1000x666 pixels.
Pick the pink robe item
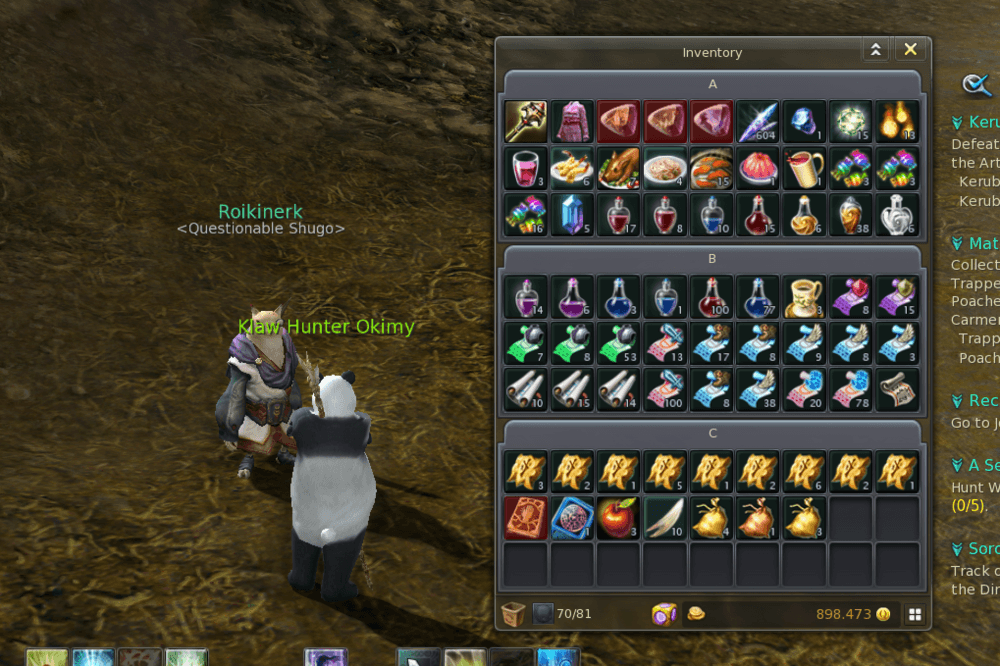tap(572, 121)
